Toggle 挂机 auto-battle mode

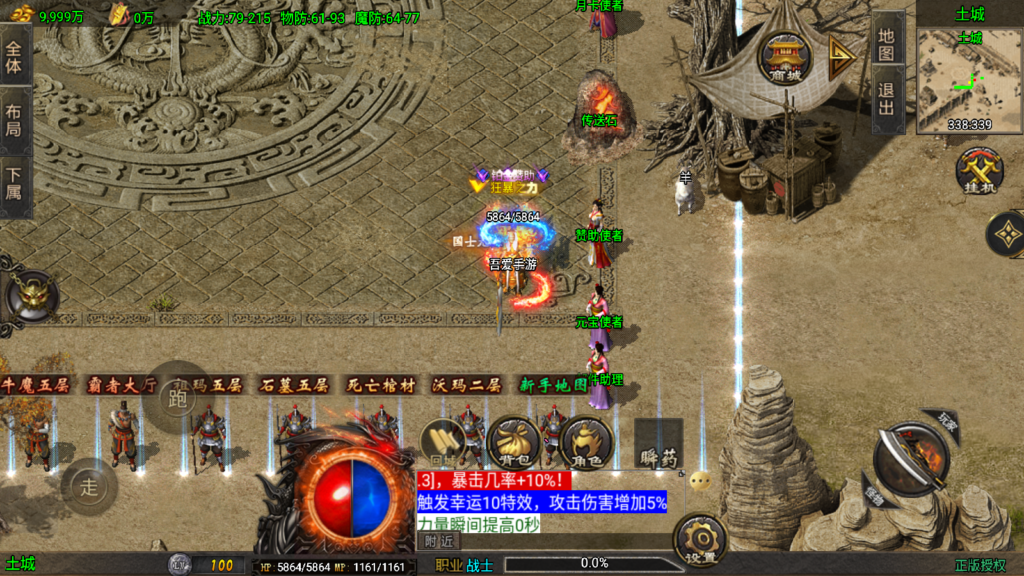point(979,171)
